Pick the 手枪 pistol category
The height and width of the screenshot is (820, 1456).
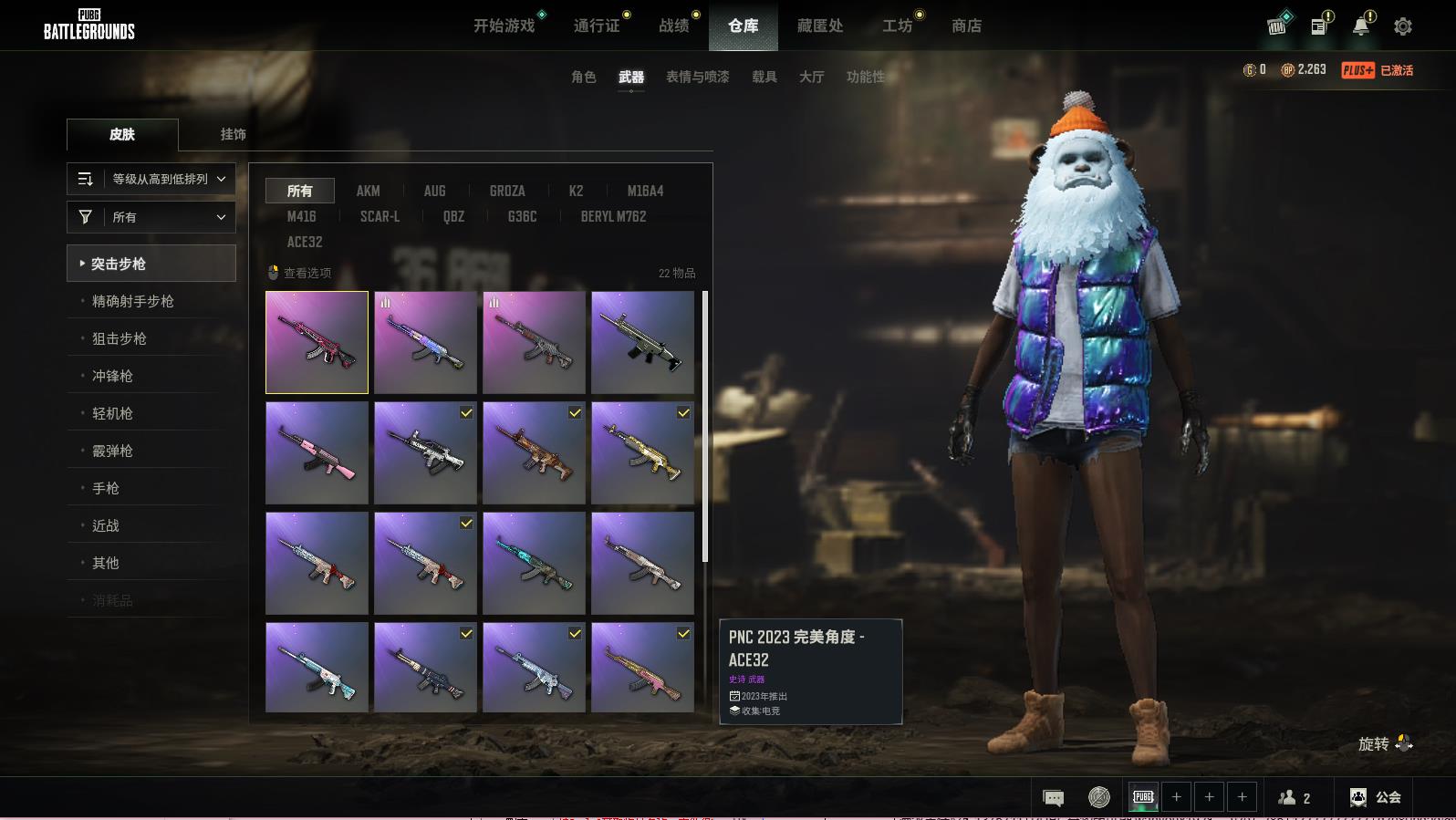(106, 488)
